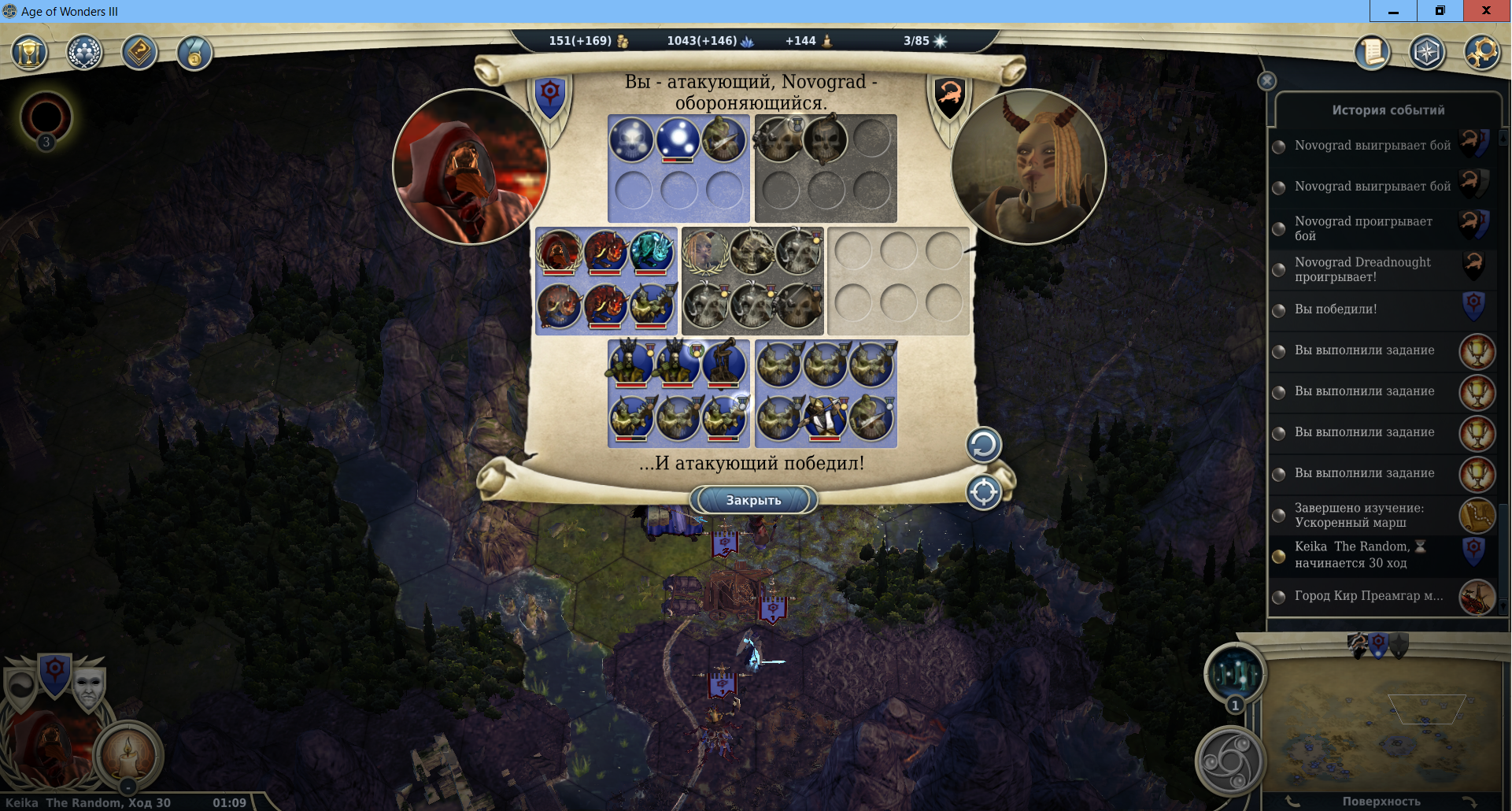Close the event history panel
This screenshot has width=1512, height=811.
coord(1266,81)
